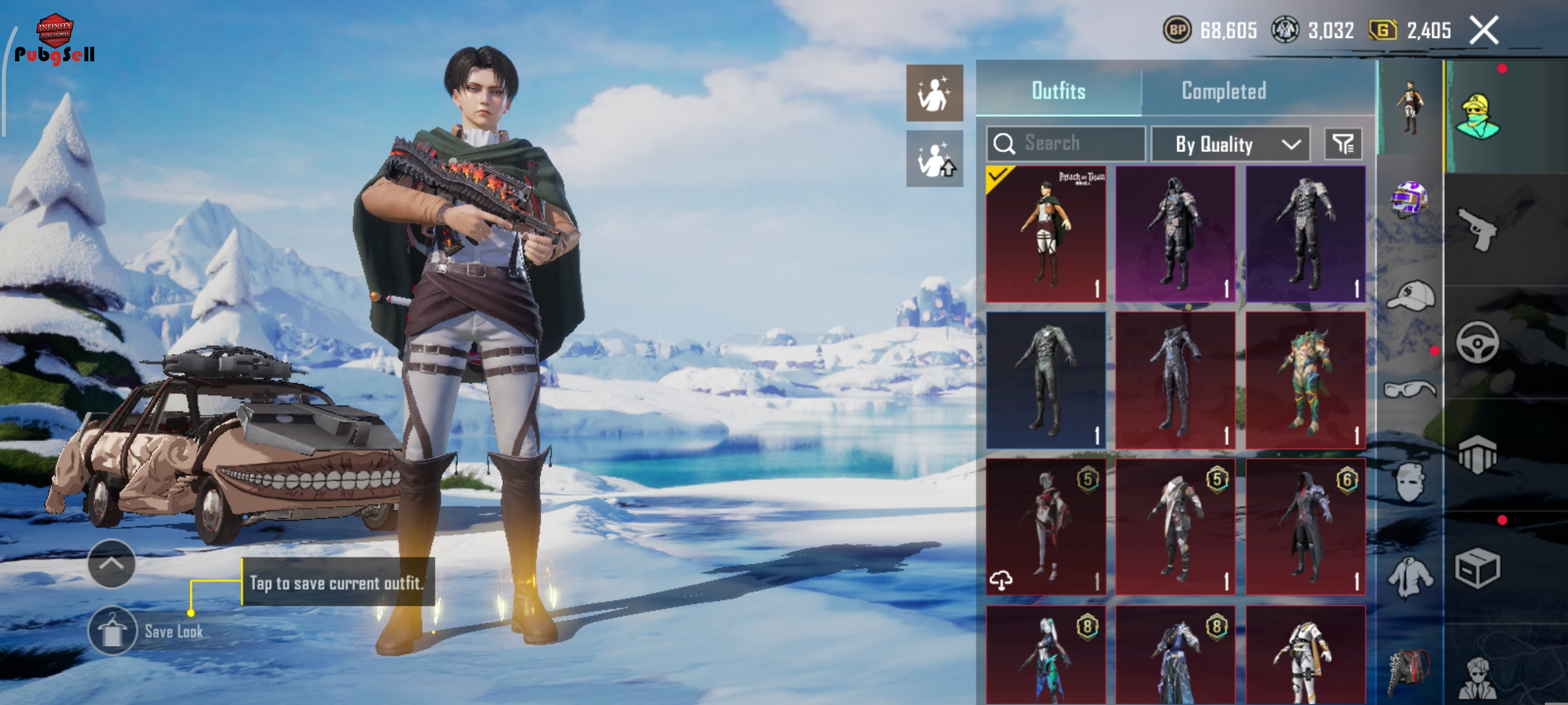Tap the Save Look hanger button
The height and width of the screenshot is (705, 1568).
tap(112, 631)
